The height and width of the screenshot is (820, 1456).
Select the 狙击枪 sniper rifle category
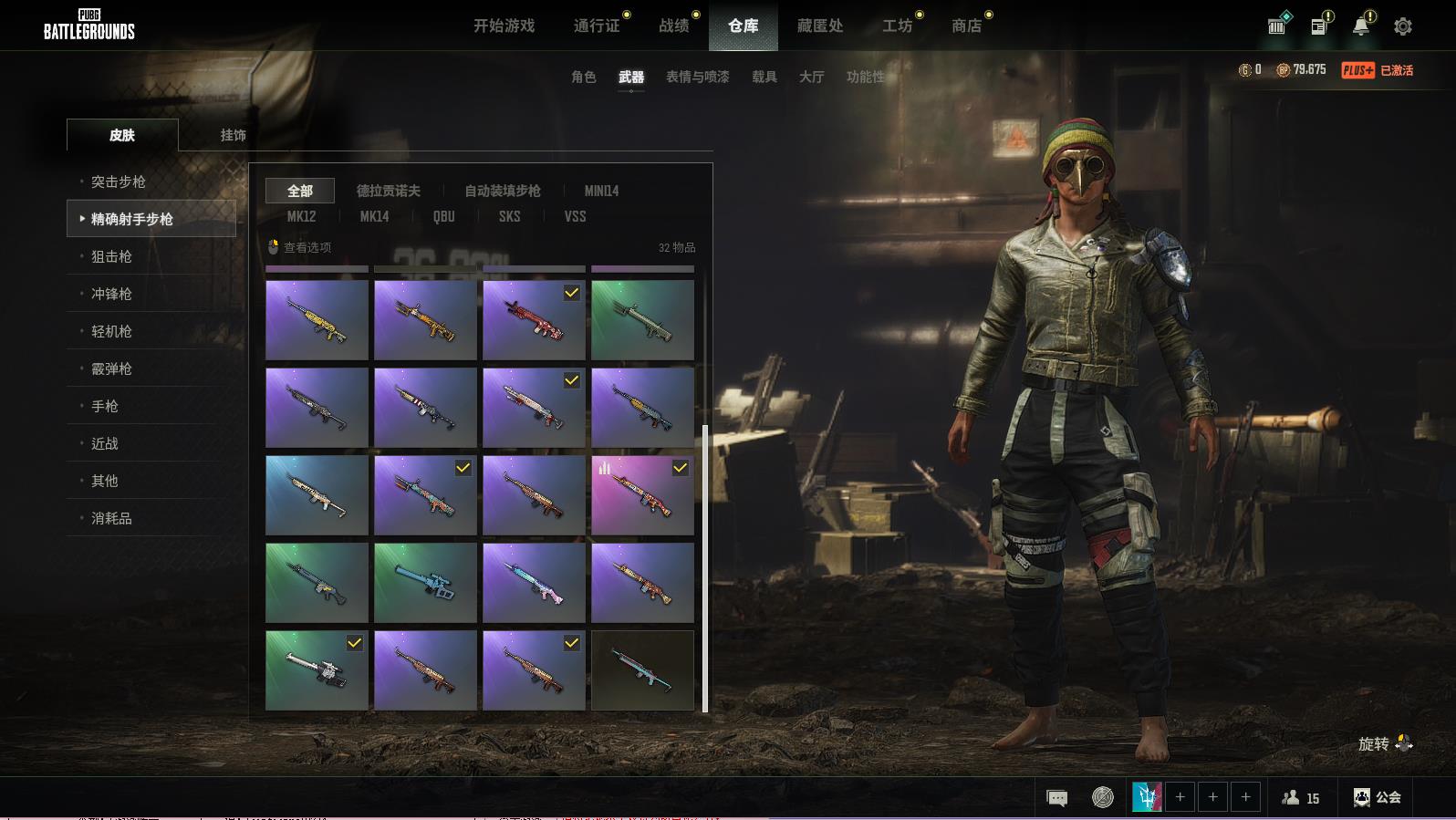111,256
